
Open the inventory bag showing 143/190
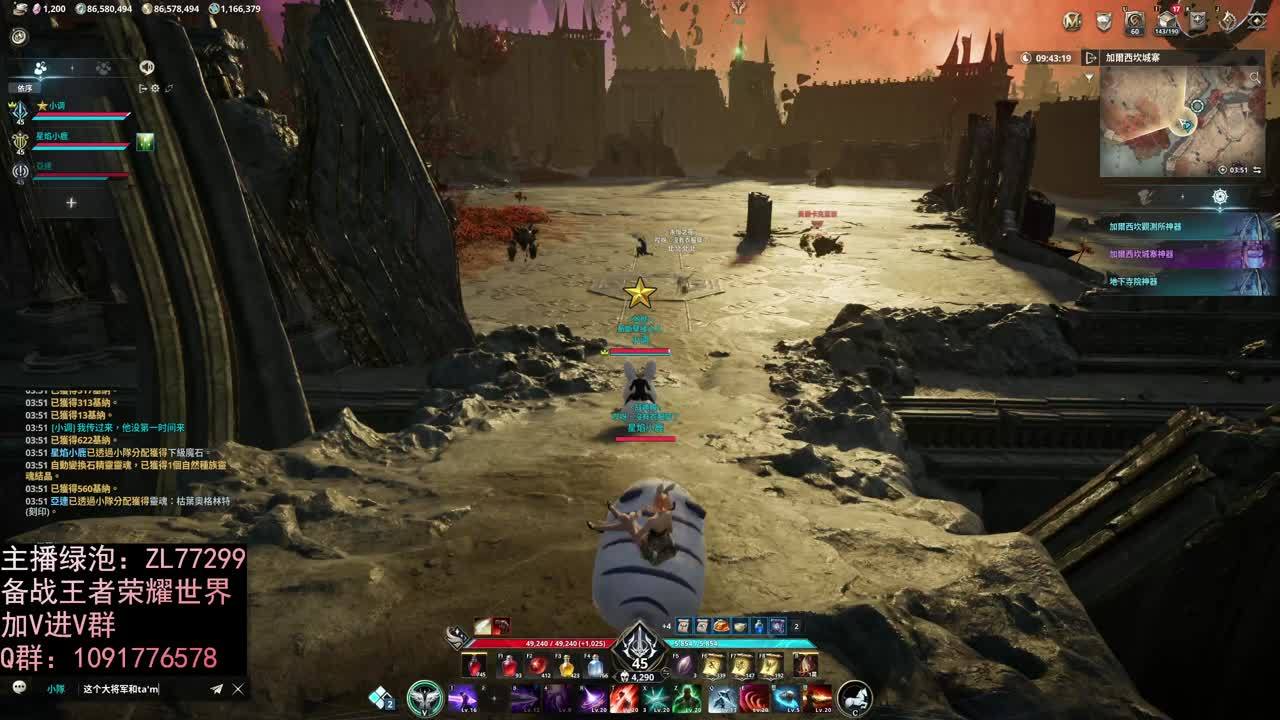[x=1165, y=21]
